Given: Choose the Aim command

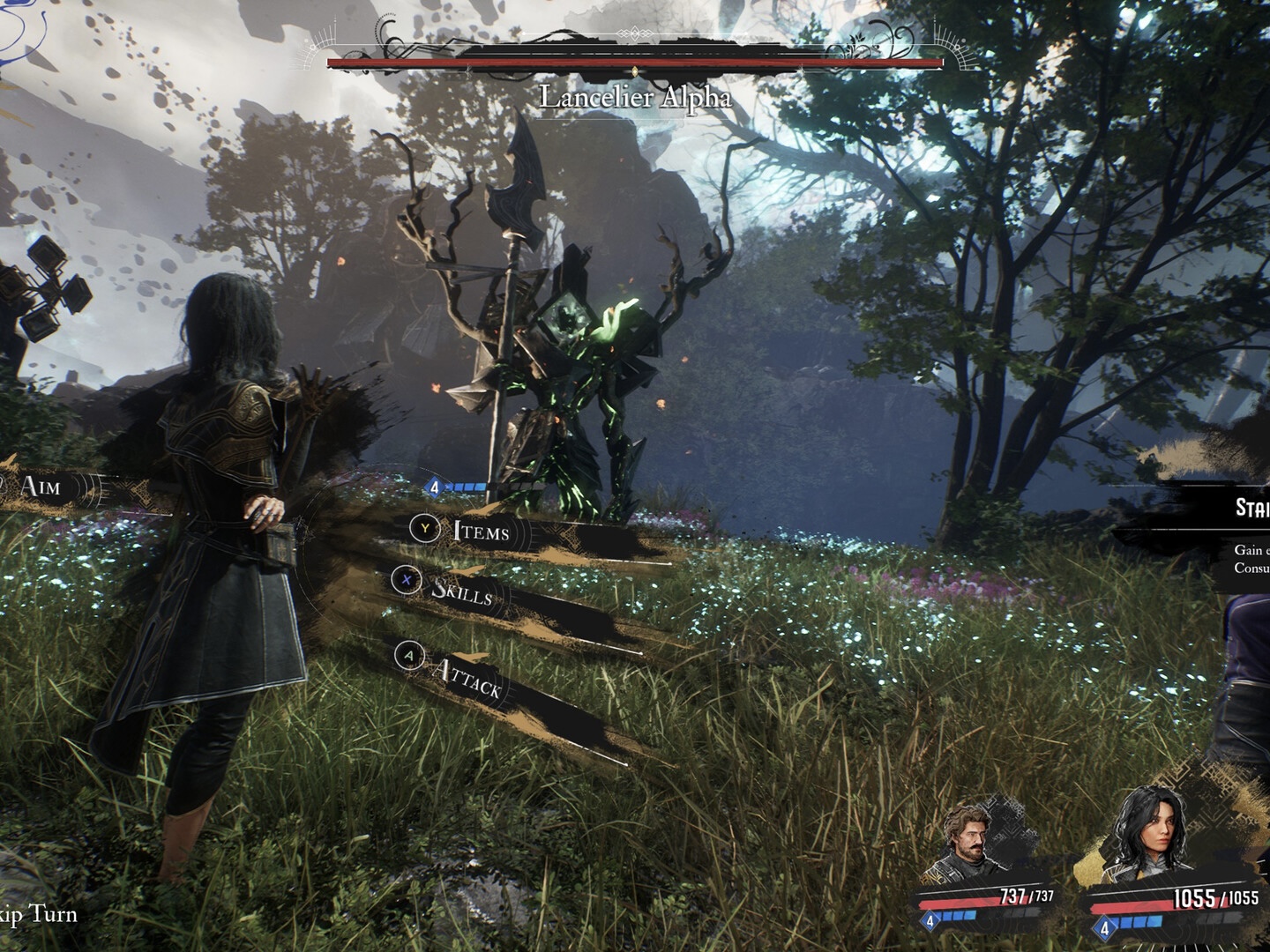Looking at the screenshot, I should click(41, 486).
